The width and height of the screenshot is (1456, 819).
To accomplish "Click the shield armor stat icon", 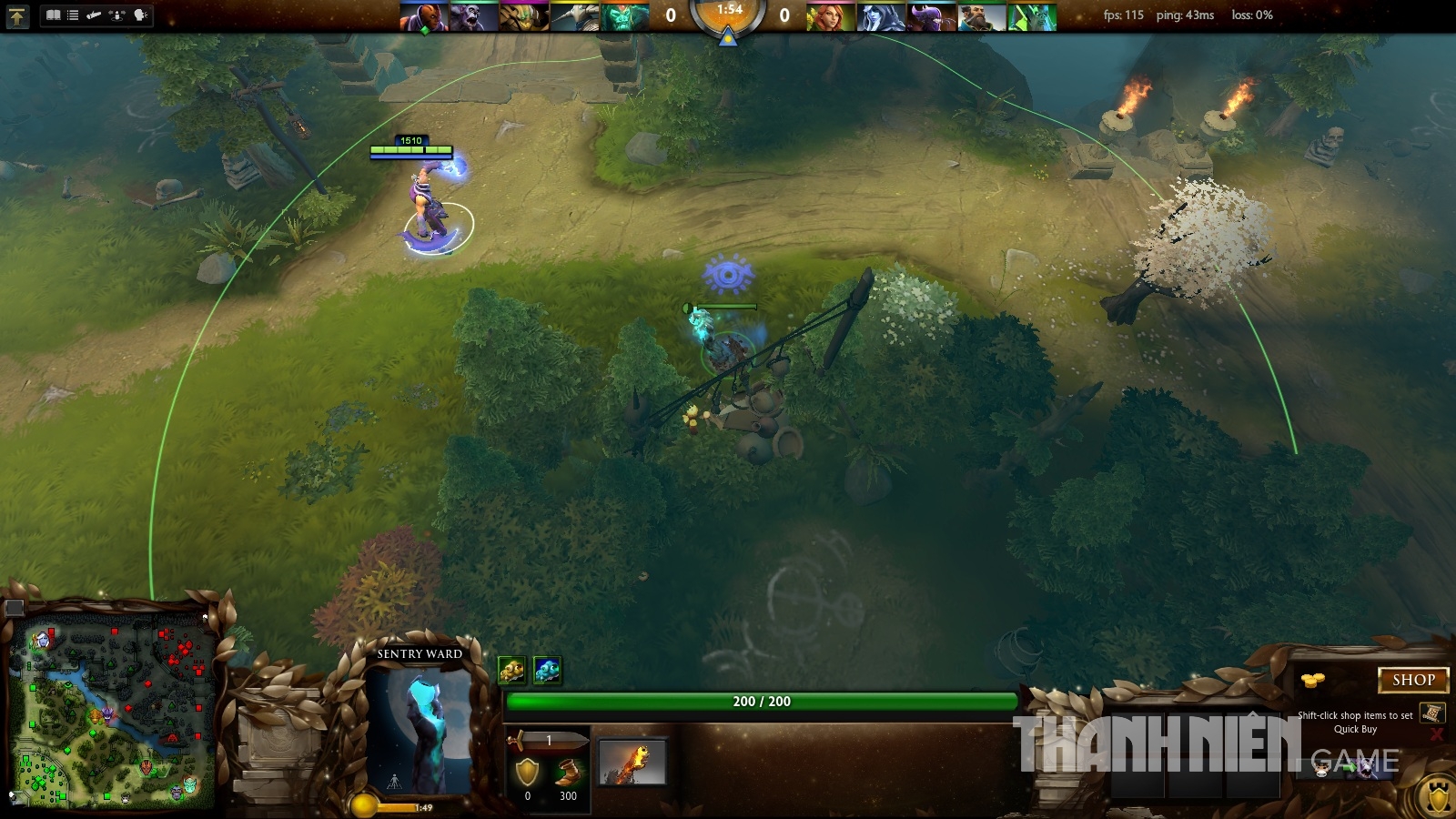I will click(528, 772).
